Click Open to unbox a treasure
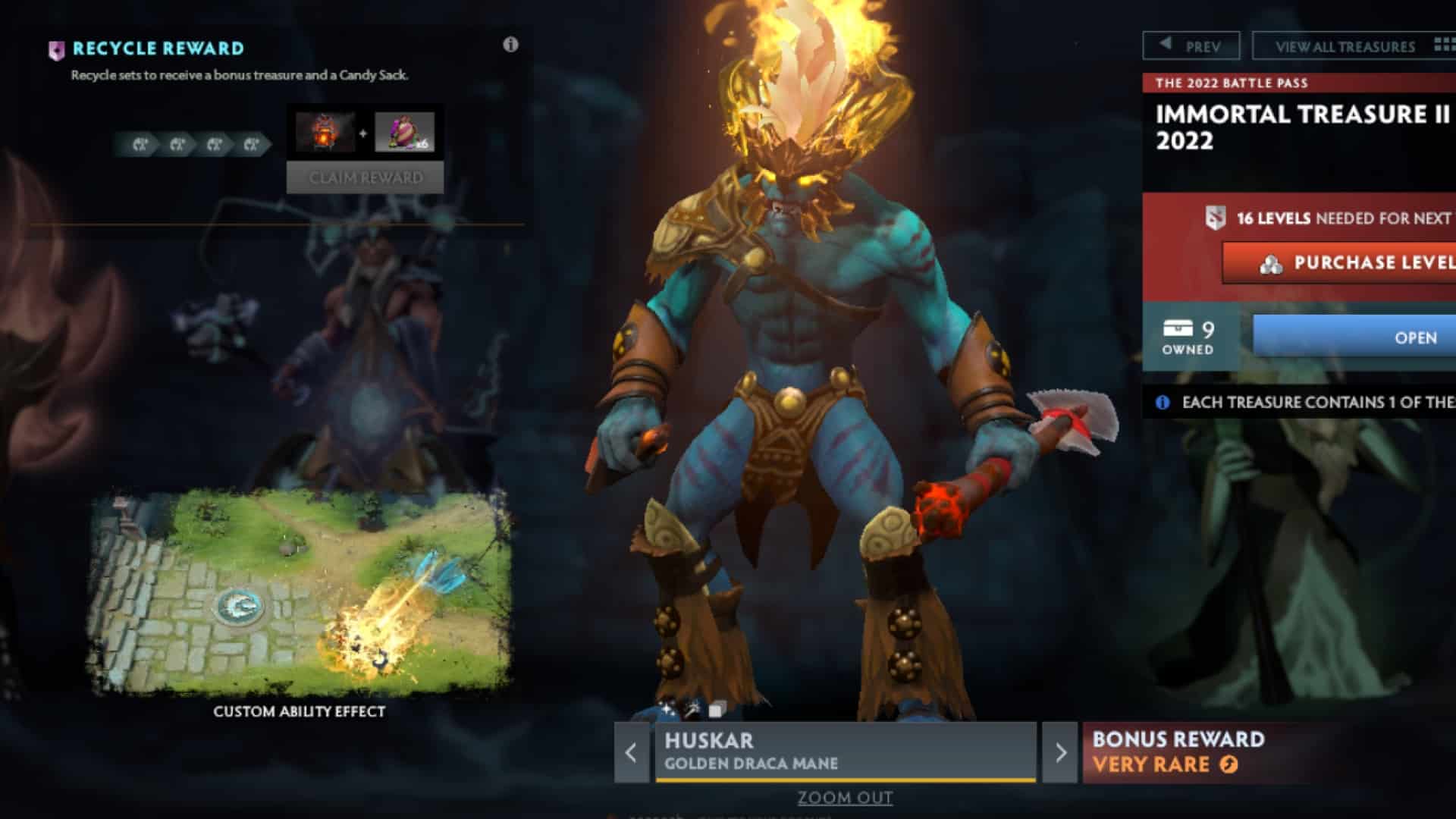1456x819 pixels. [1418, 339]
